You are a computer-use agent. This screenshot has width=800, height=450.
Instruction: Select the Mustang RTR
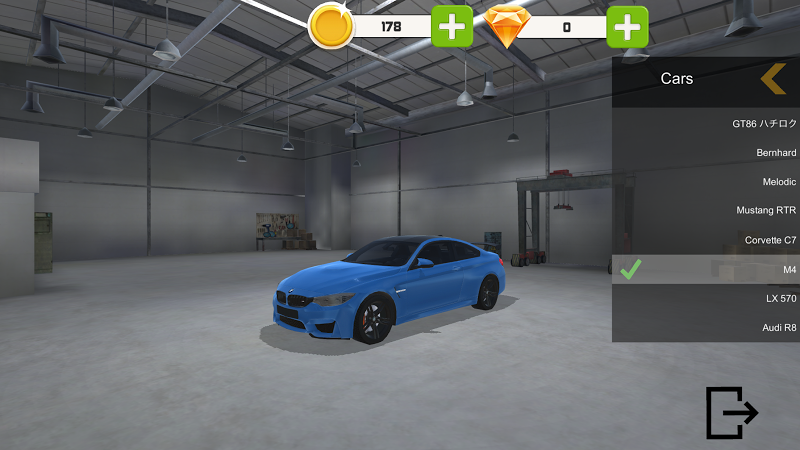[705, 211]
